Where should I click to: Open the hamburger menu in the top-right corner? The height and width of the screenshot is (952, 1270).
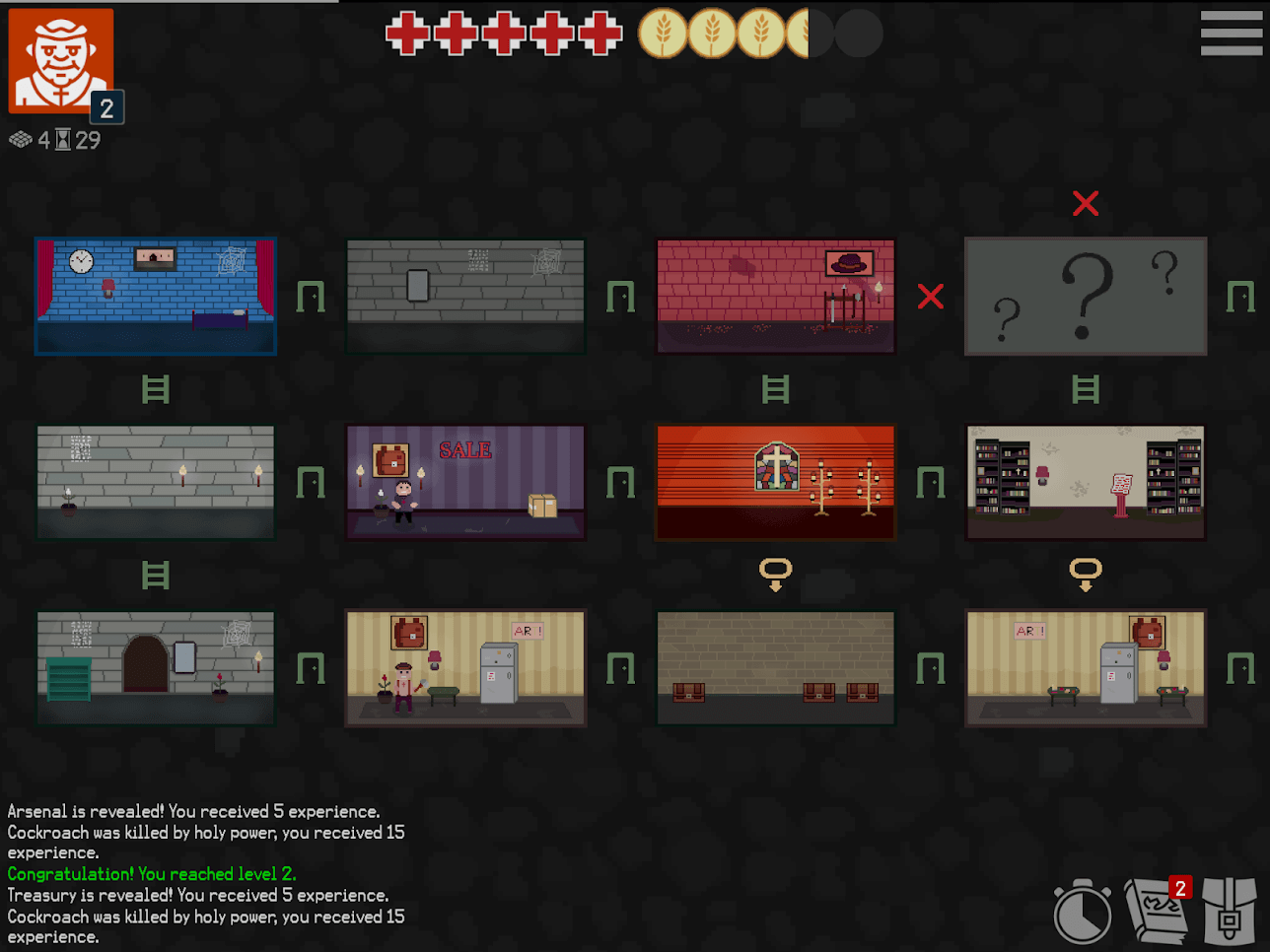pos(1230,33)
